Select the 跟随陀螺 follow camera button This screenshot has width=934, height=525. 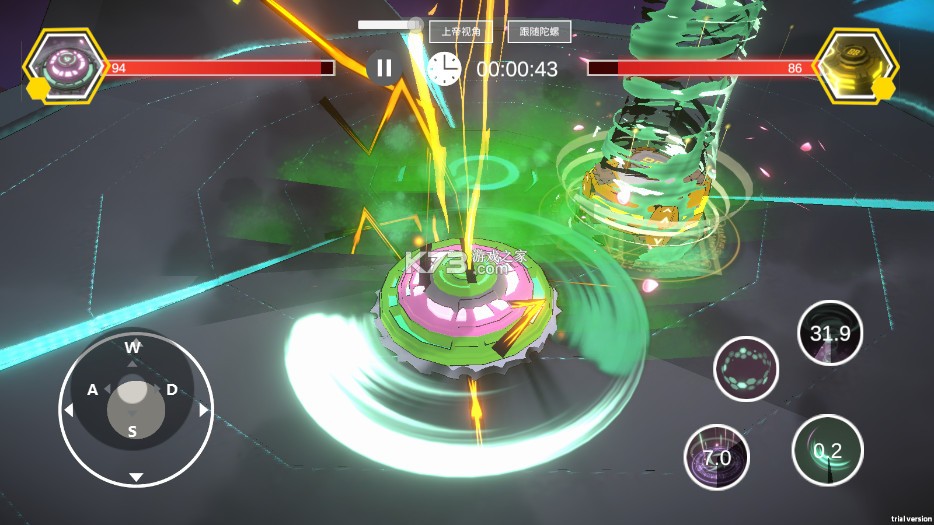pyautogui.click(x=539, y=32)
